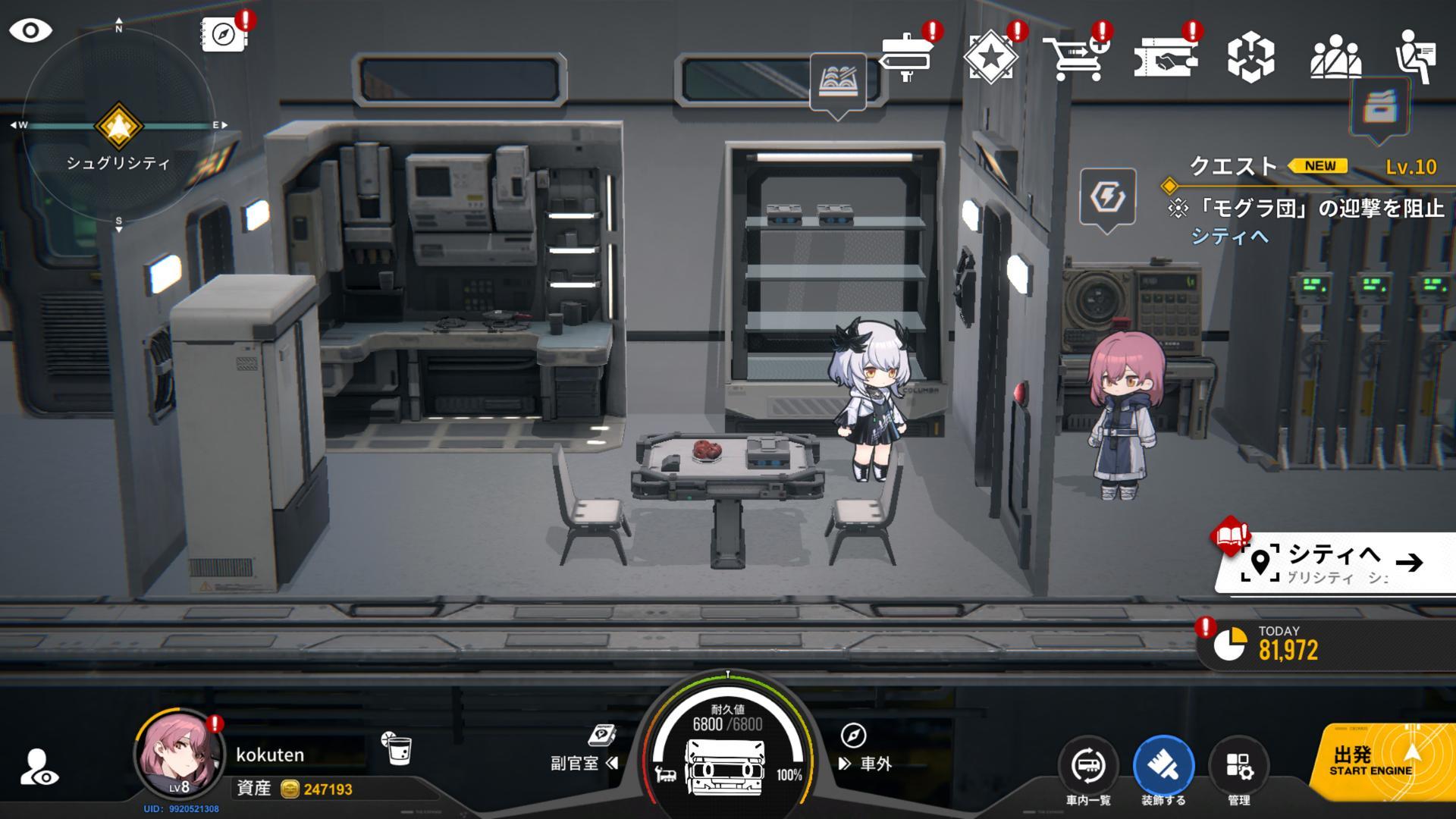Open the seated person desk icon
This screenshot has height=819, width=1456.
pos(1415,57)
